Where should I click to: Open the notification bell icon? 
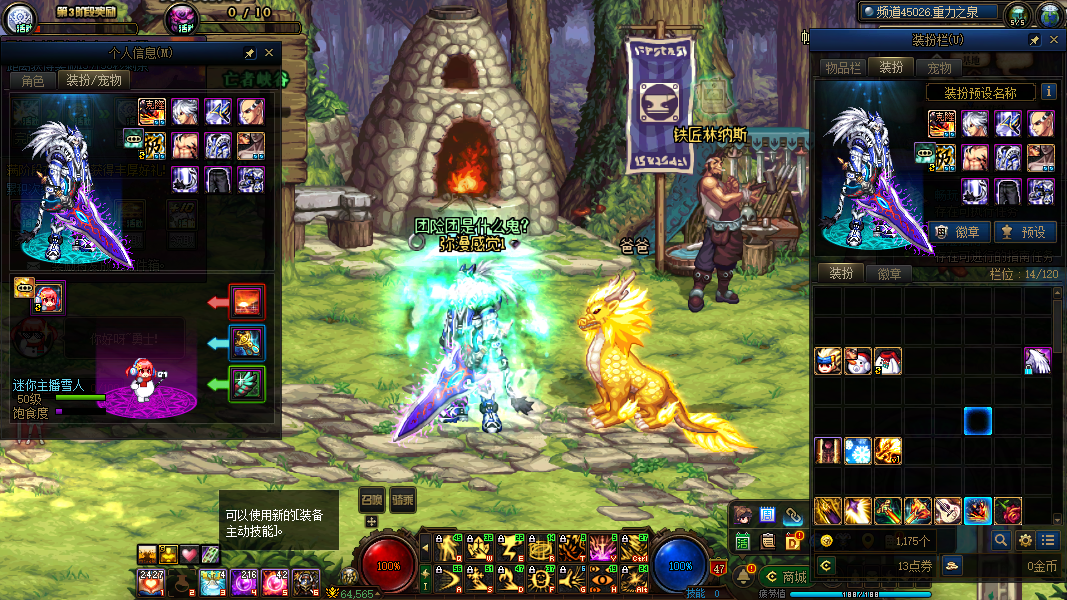[x=743, y=576]
